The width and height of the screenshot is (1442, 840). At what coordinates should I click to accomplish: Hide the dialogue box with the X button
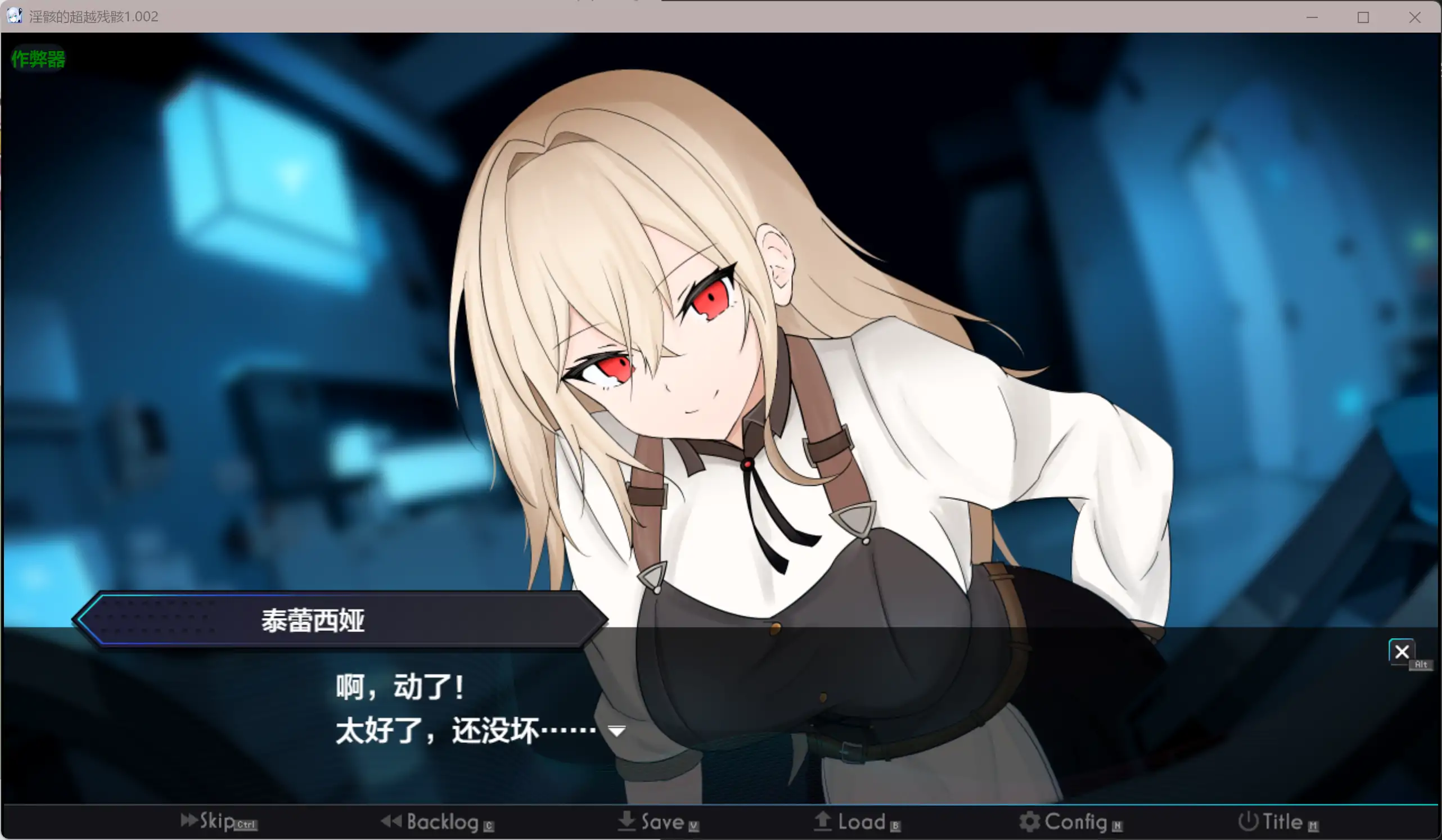point(1402,652)
